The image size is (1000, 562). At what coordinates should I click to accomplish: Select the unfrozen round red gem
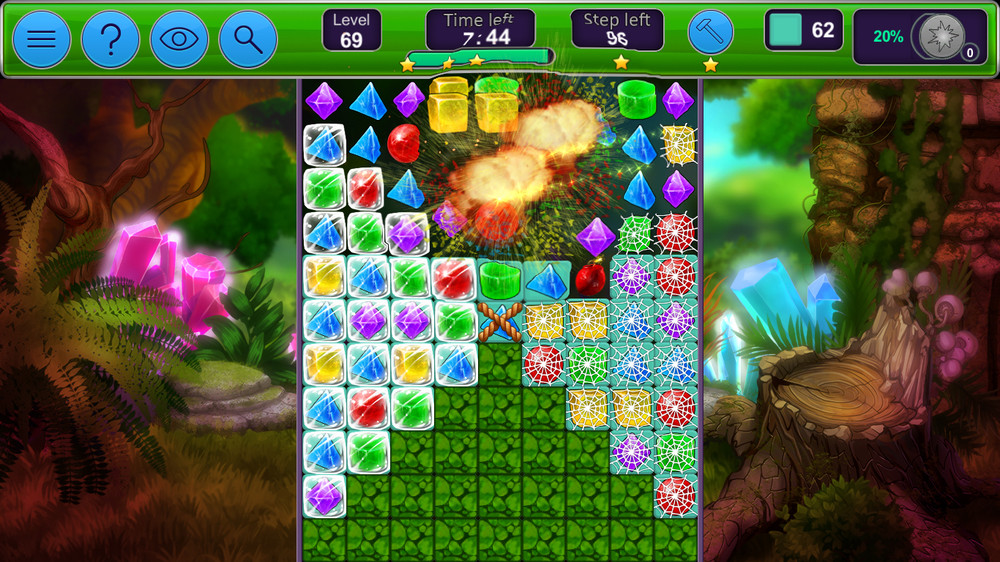pos(403,143)
